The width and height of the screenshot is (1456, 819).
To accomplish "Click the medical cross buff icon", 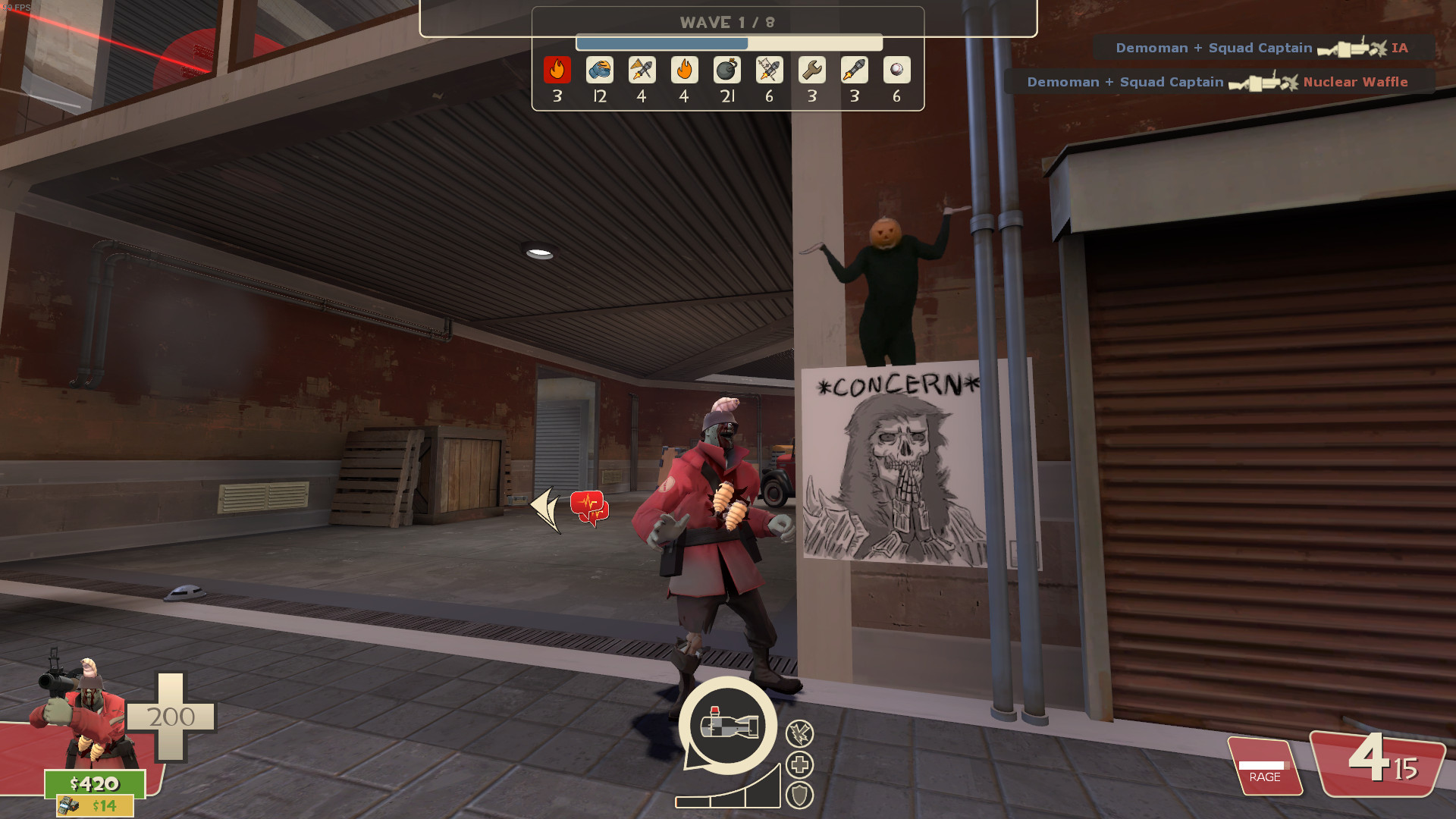I will click(799, 764).
